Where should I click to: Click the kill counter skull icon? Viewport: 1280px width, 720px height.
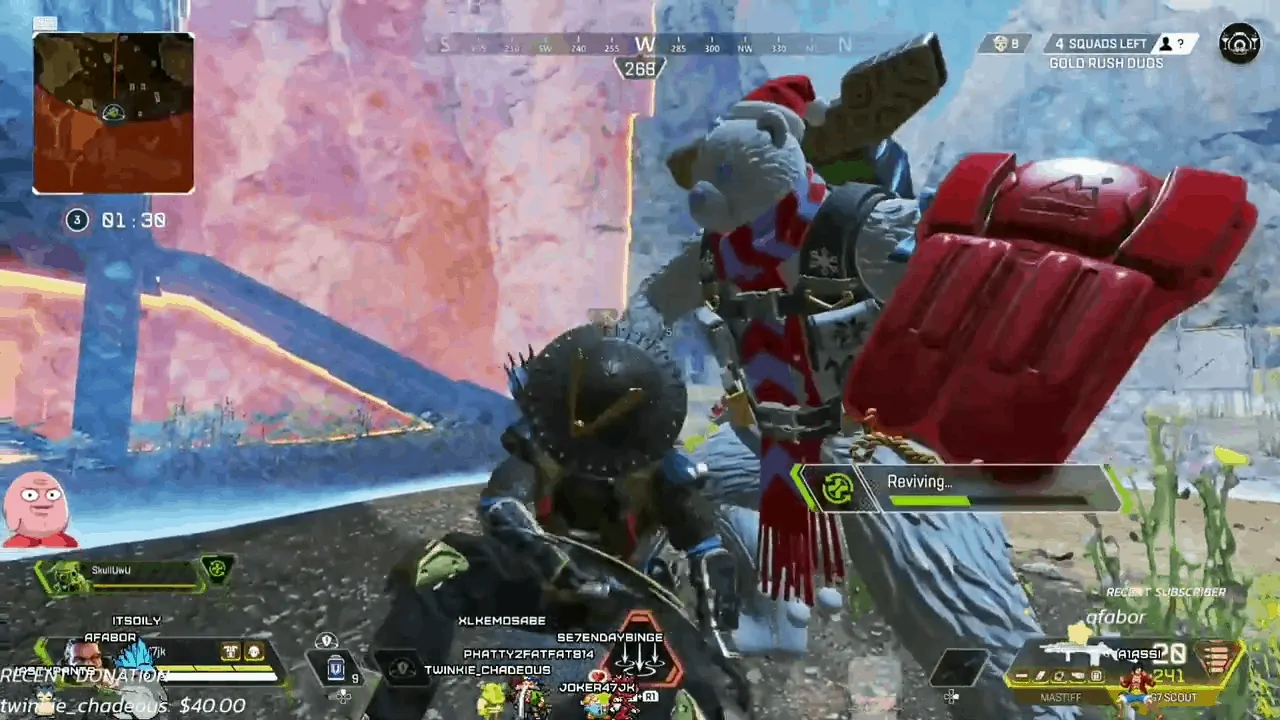[1000, 43]
